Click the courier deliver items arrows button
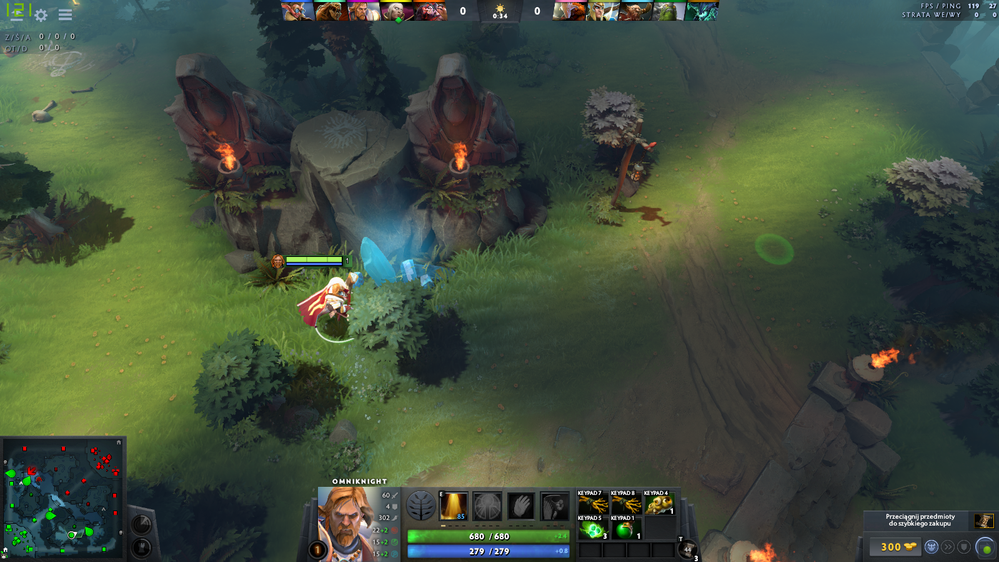The image size is (999, 562). pos(948,547)
